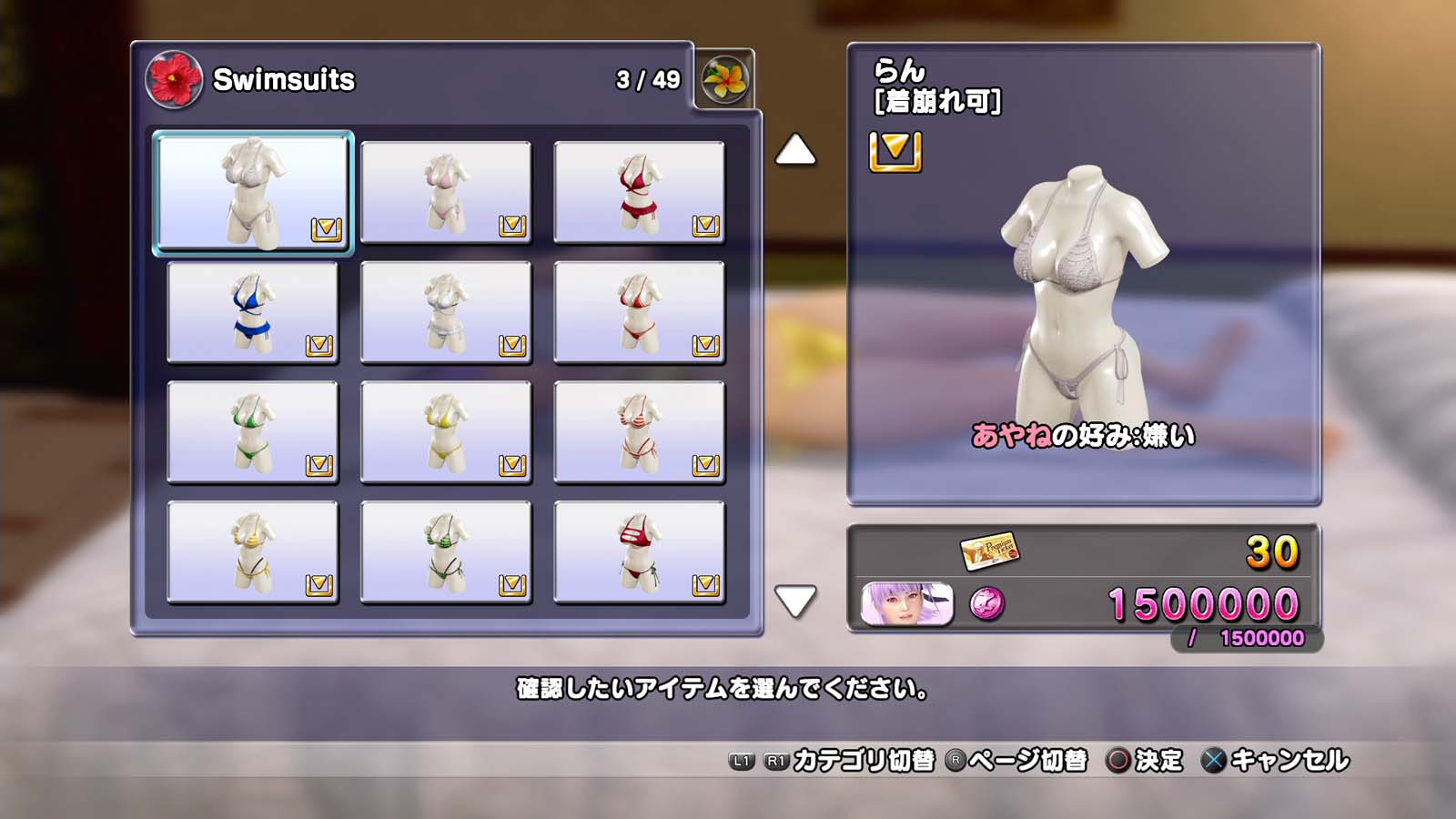Pick the green striped bikini tile
This screenshot has height=819, width=1456.
[446, 552]
